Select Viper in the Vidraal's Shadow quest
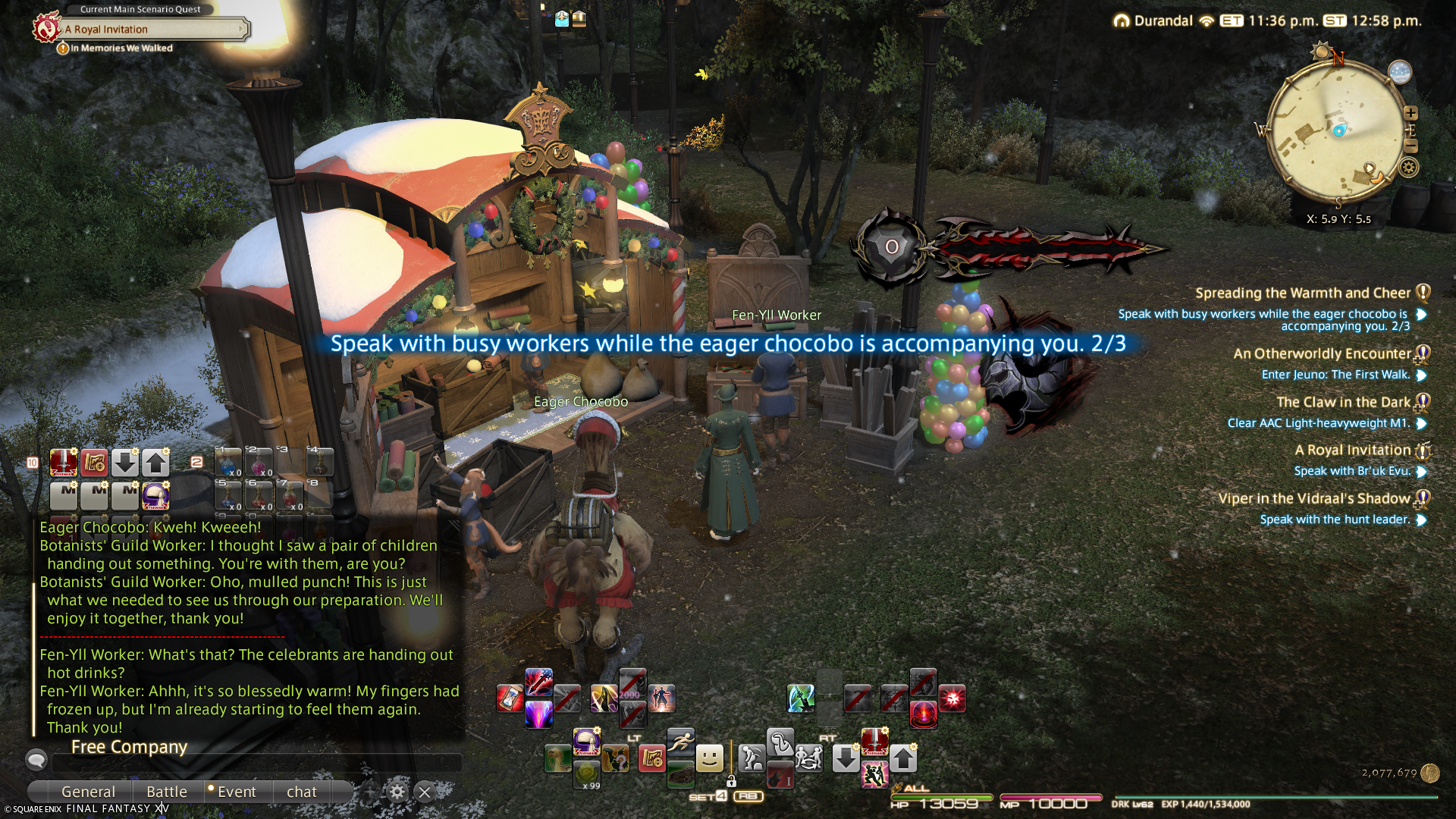Screen dimensions: 1456x819 click(x=1313, y=499)
